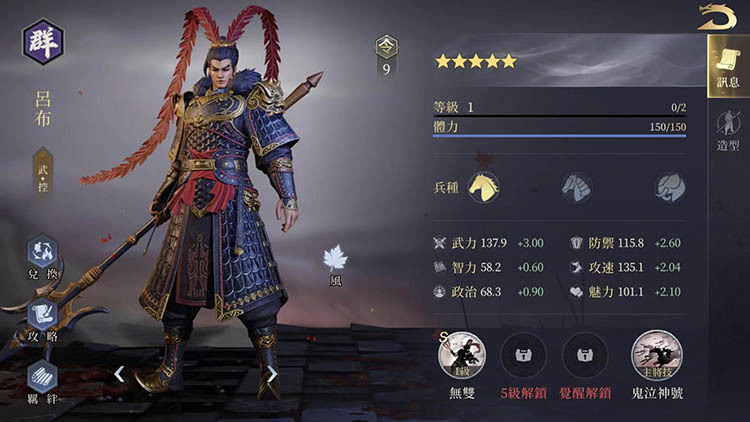Open the 攻略 strategy guide

click(42, 317)
